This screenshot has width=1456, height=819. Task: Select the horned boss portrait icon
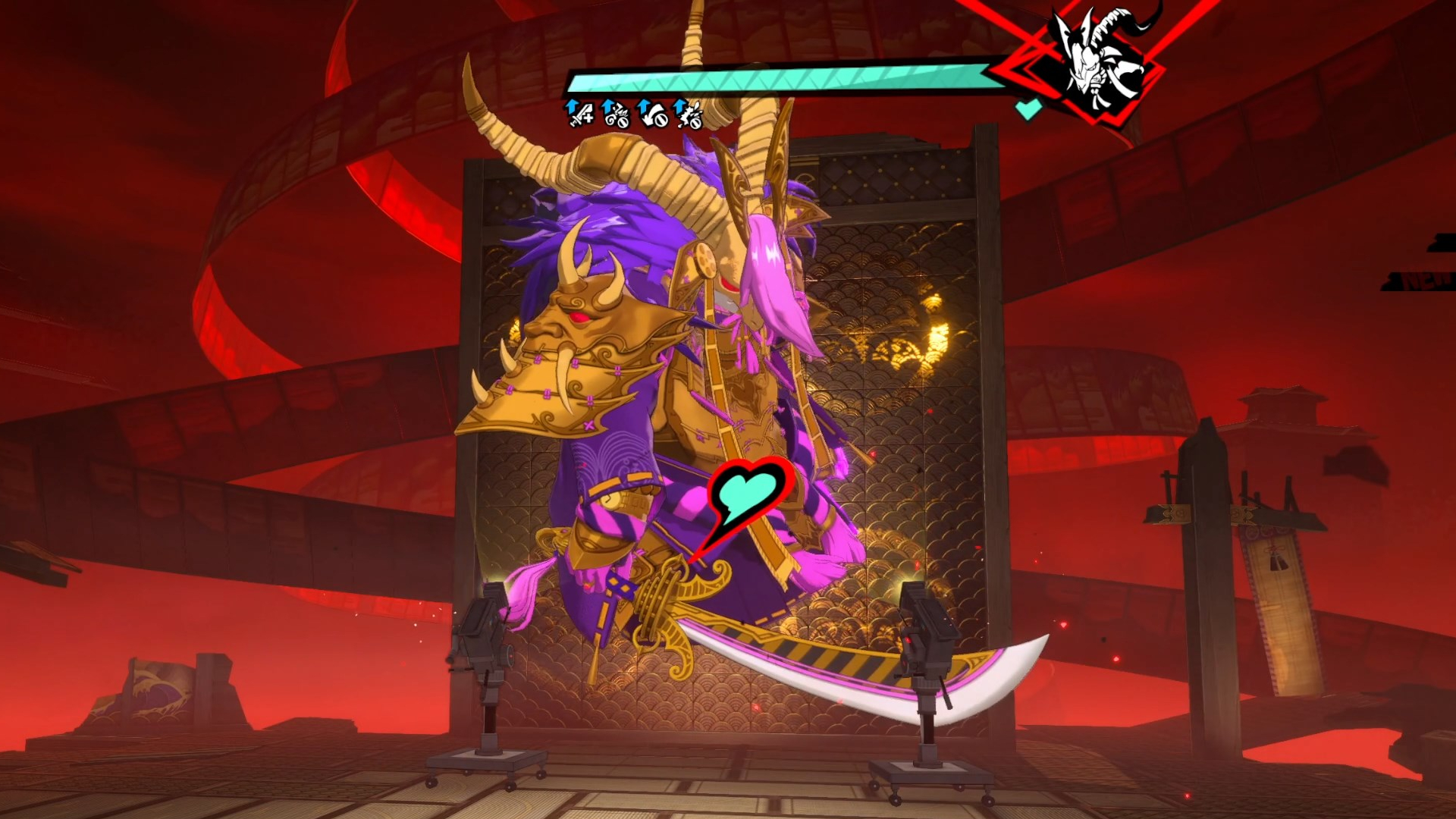tap(1101, 59)
